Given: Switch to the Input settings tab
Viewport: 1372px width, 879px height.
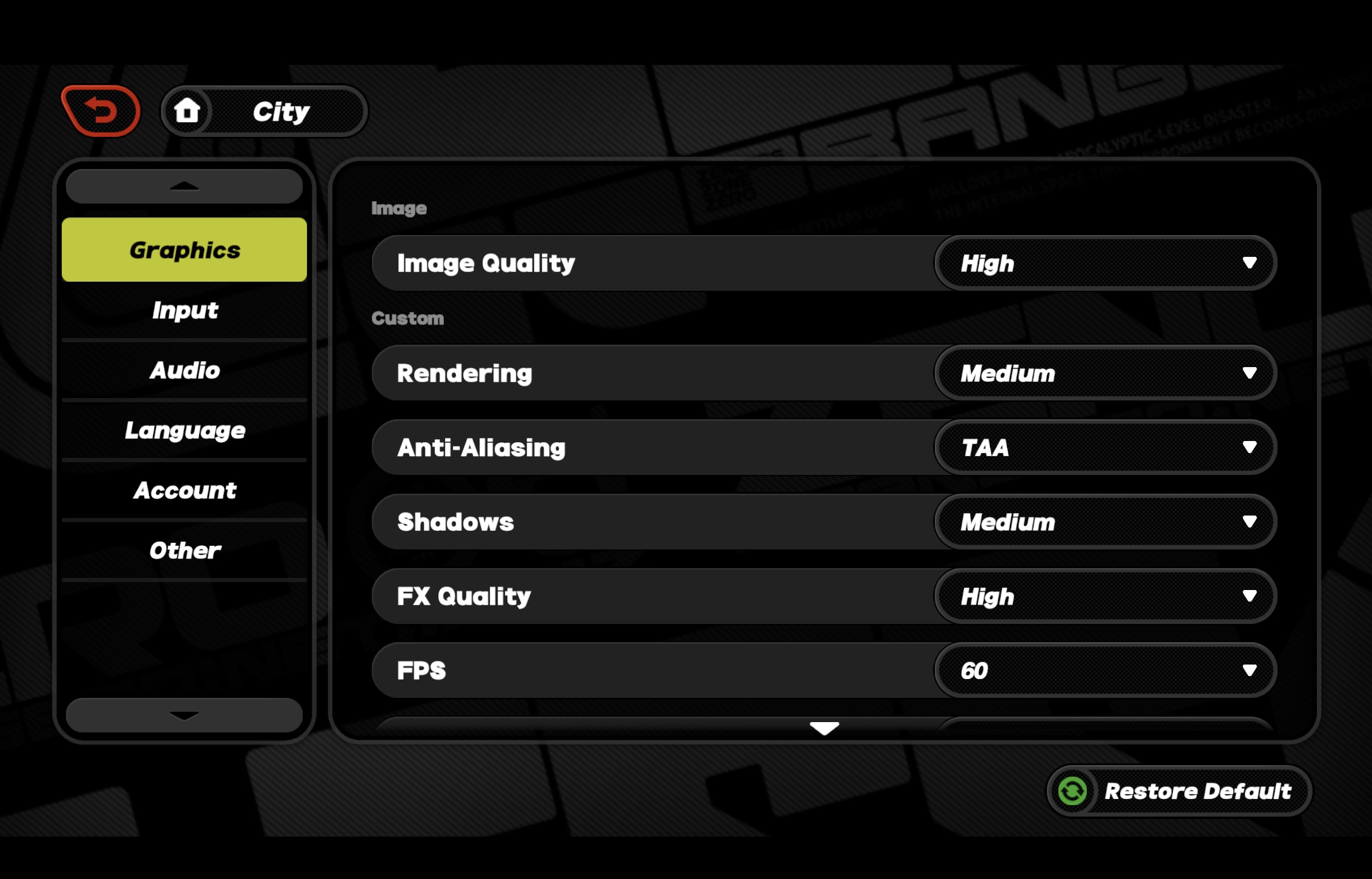Looking at the screenshot, I should click(184, 310).
